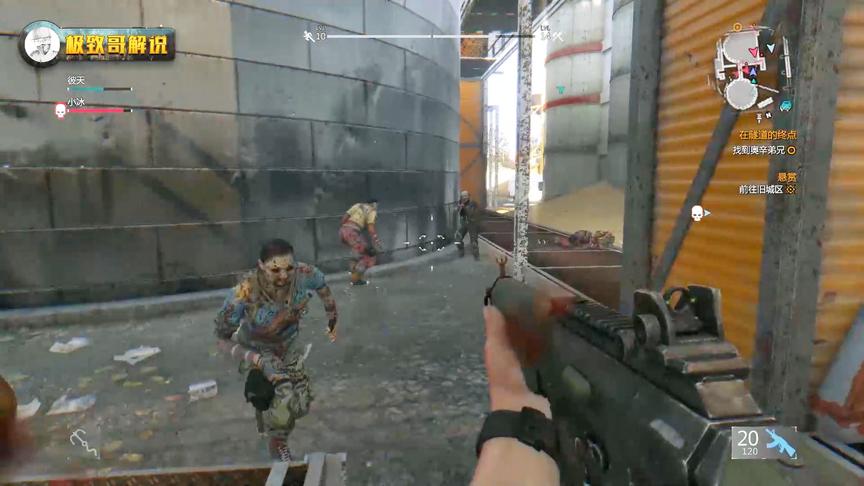Select the equipped rifle weapon icon
Image resolution: width=864 pixels, height=486 pixels.
pos(780,443)
